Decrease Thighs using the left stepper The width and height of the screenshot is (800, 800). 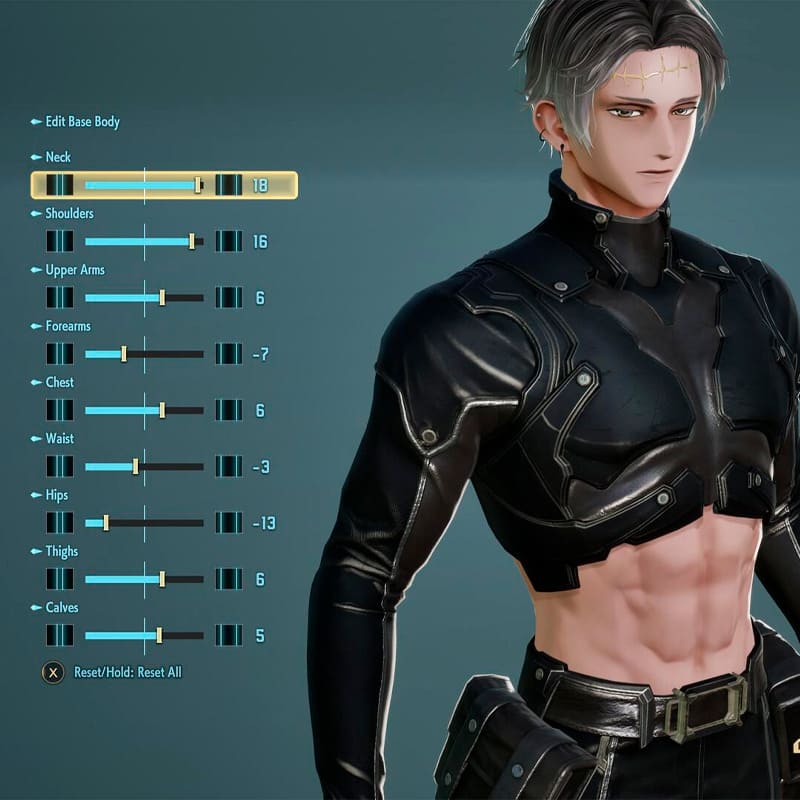[x=60, y=579]
